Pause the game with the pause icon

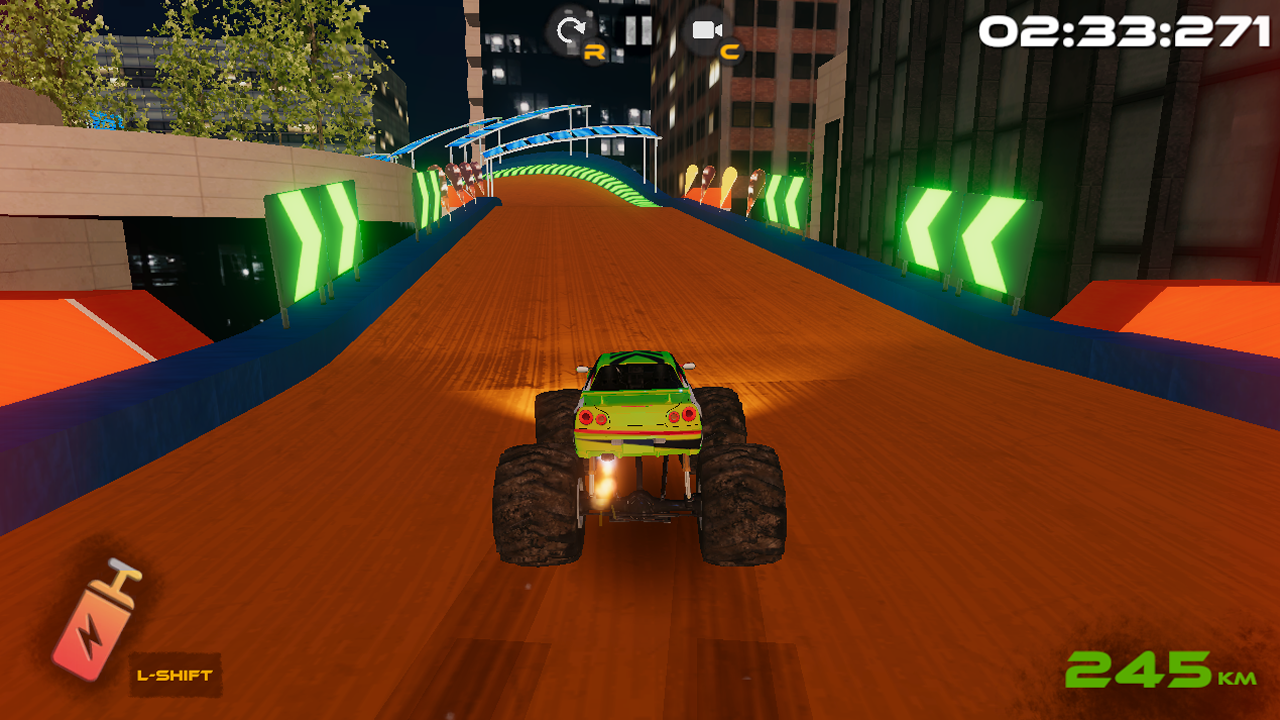[x=638, y=30]
